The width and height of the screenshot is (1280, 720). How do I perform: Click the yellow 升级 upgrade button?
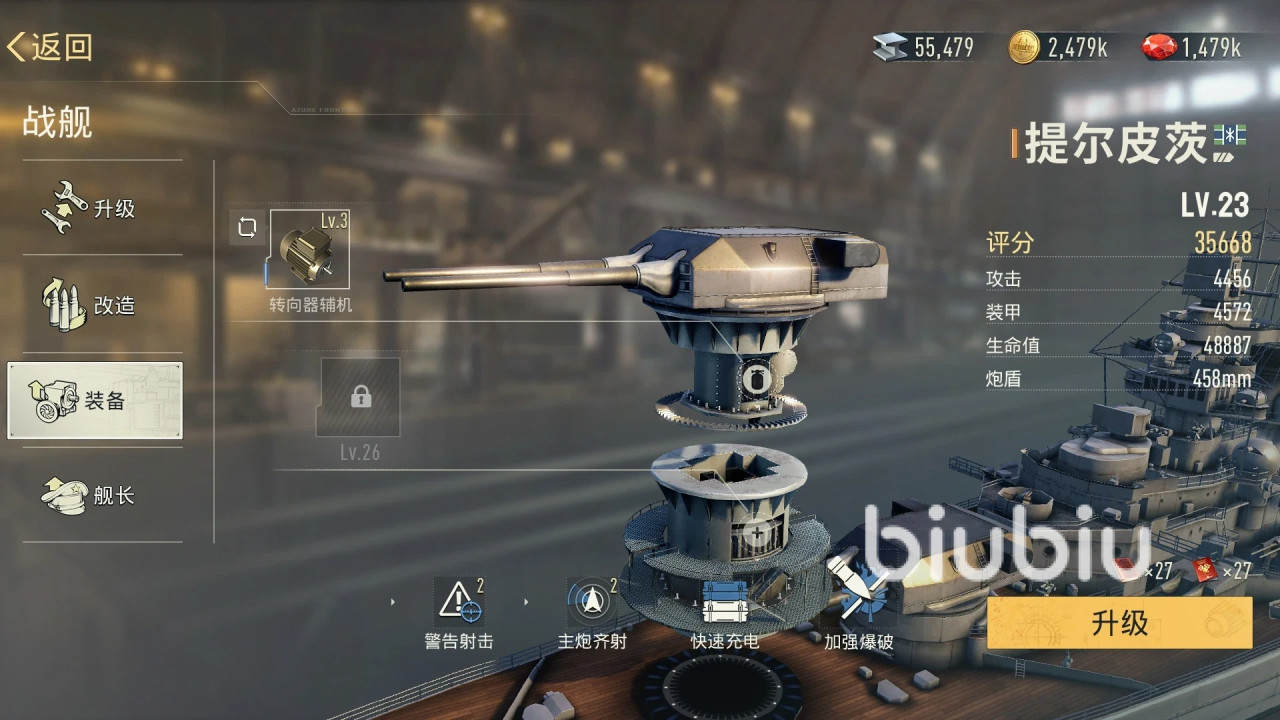click(x=1119, y=624)
